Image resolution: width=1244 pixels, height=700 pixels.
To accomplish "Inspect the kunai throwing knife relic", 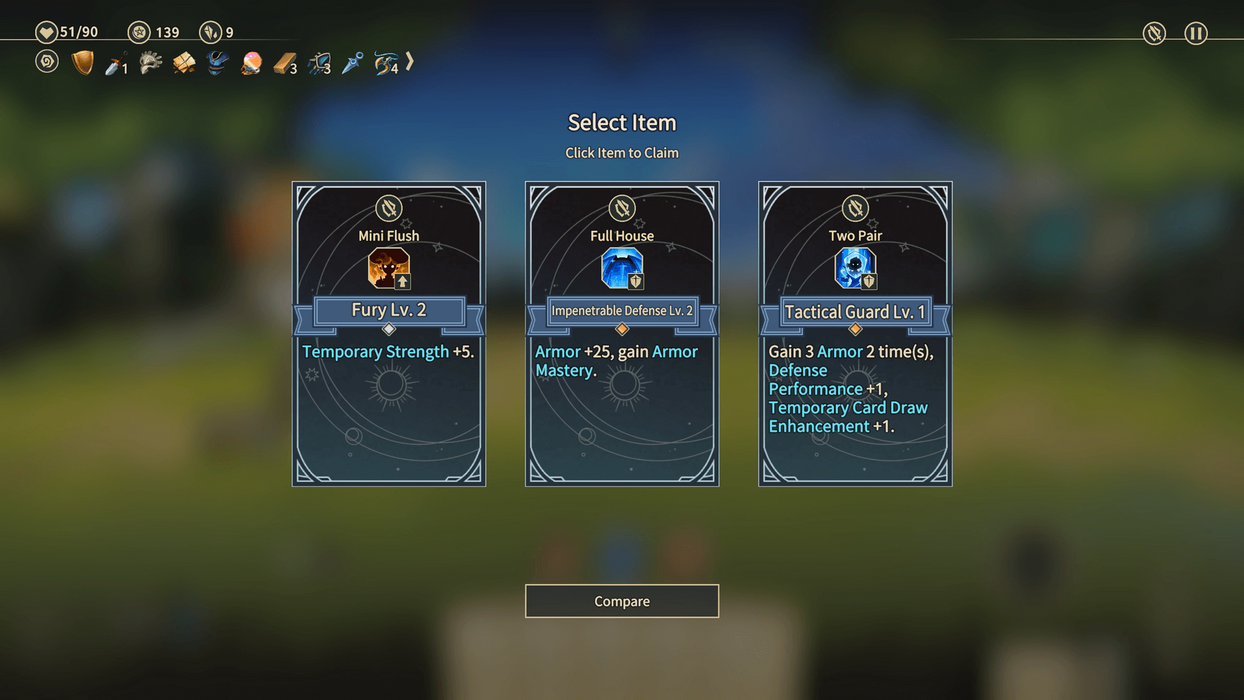I will pyautogui.click(x=352, y=63).
